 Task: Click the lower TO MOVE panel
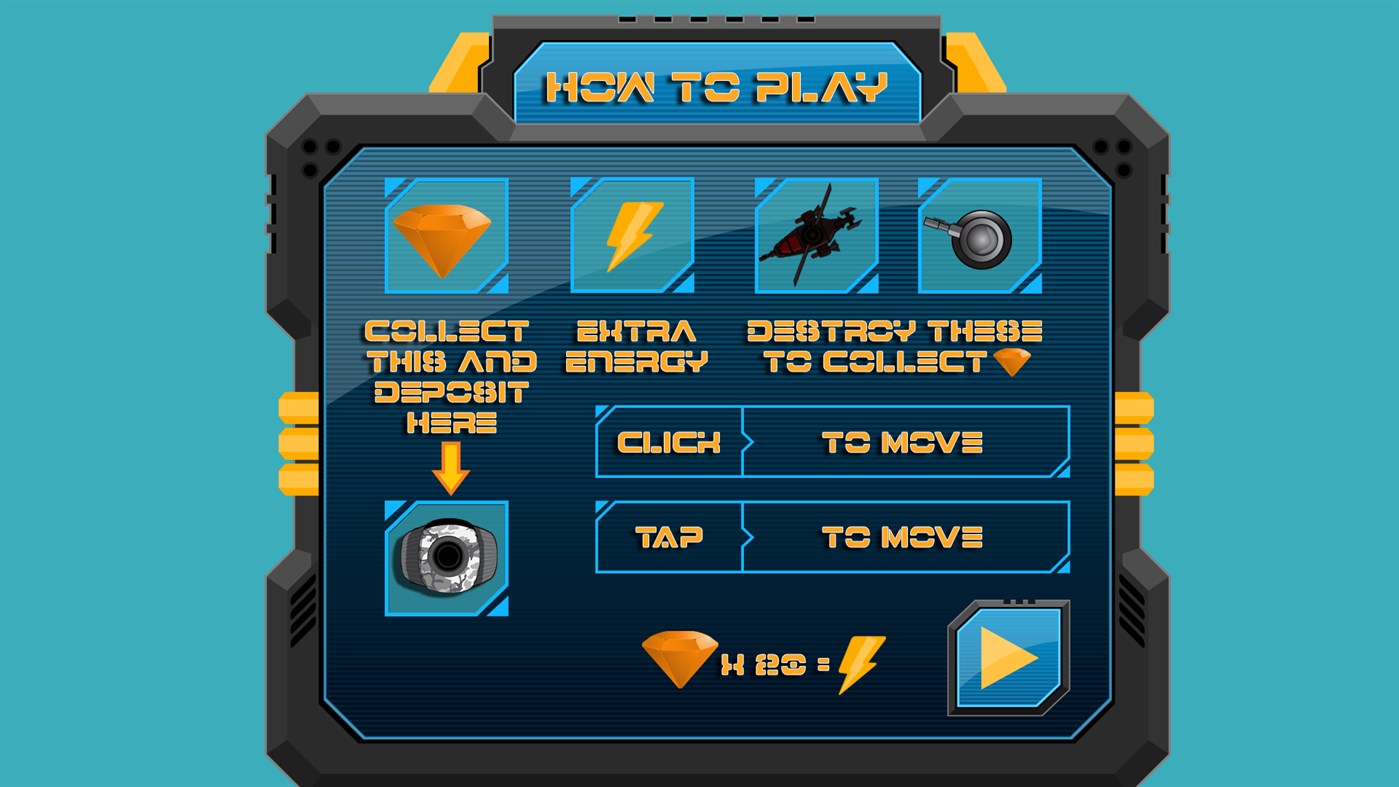tap(907, 536)
